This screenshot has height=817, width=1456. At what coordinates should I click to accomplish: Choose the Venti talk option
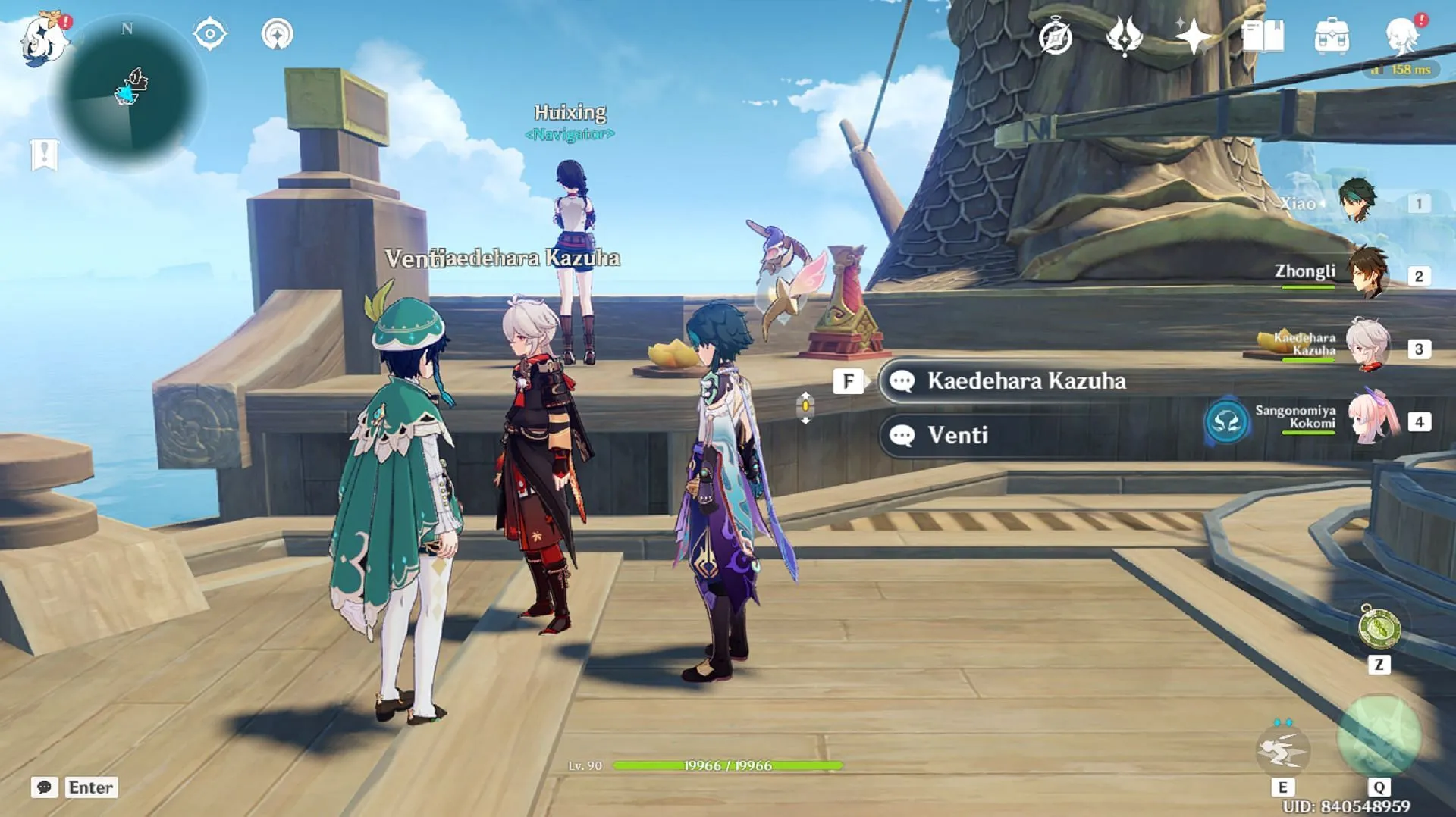coord(957,435)
